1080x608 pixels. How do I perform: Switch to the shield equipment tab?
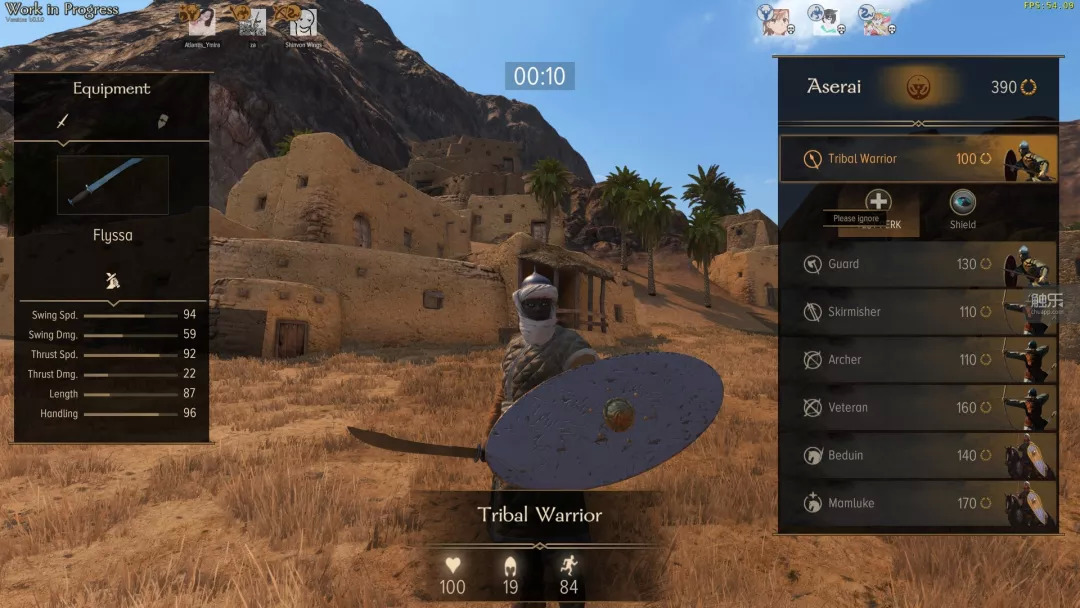tap(162, 121)
